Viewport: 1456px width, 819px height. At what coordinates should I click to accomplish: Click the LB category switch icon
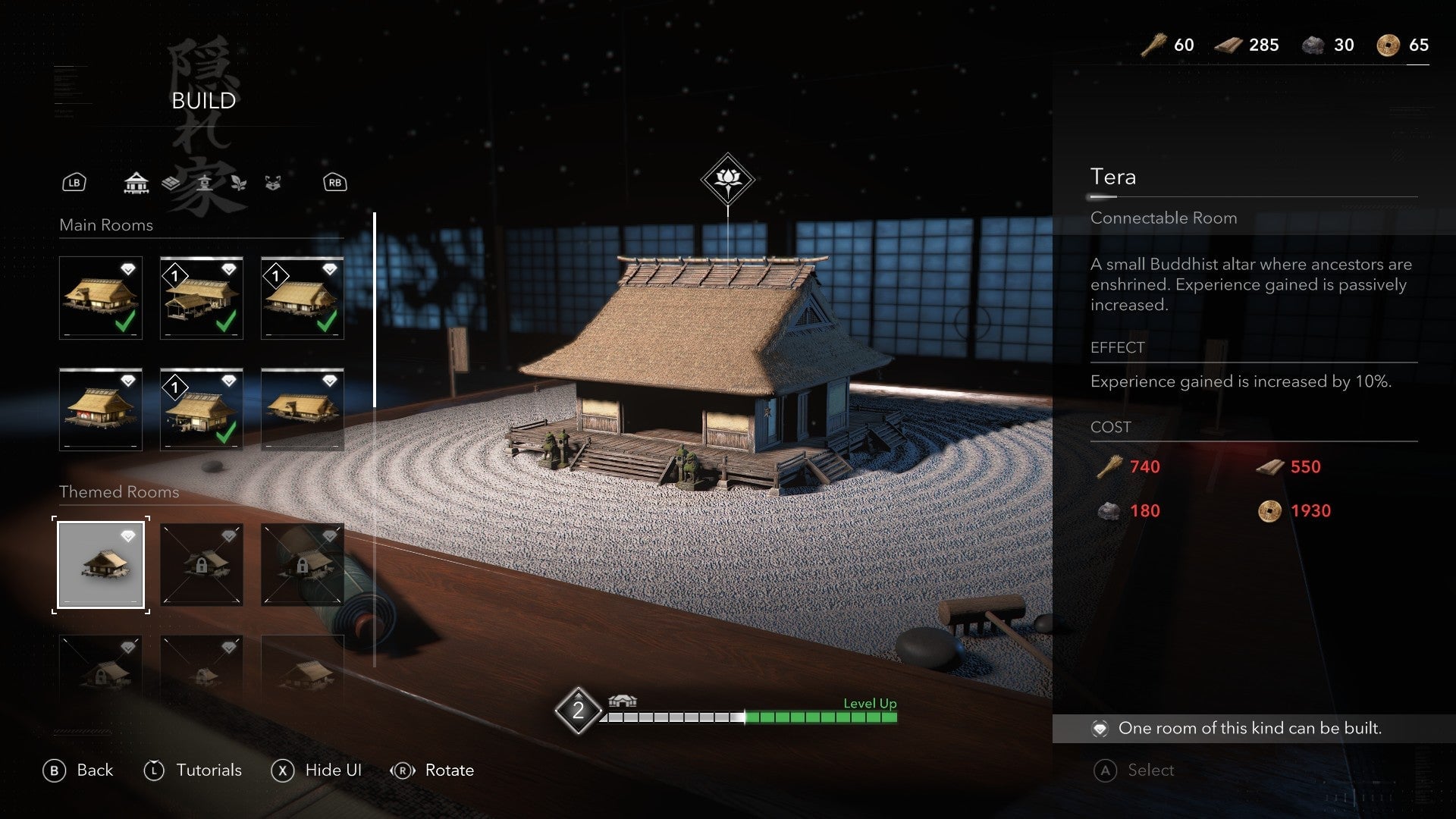[x=74, y=182]
